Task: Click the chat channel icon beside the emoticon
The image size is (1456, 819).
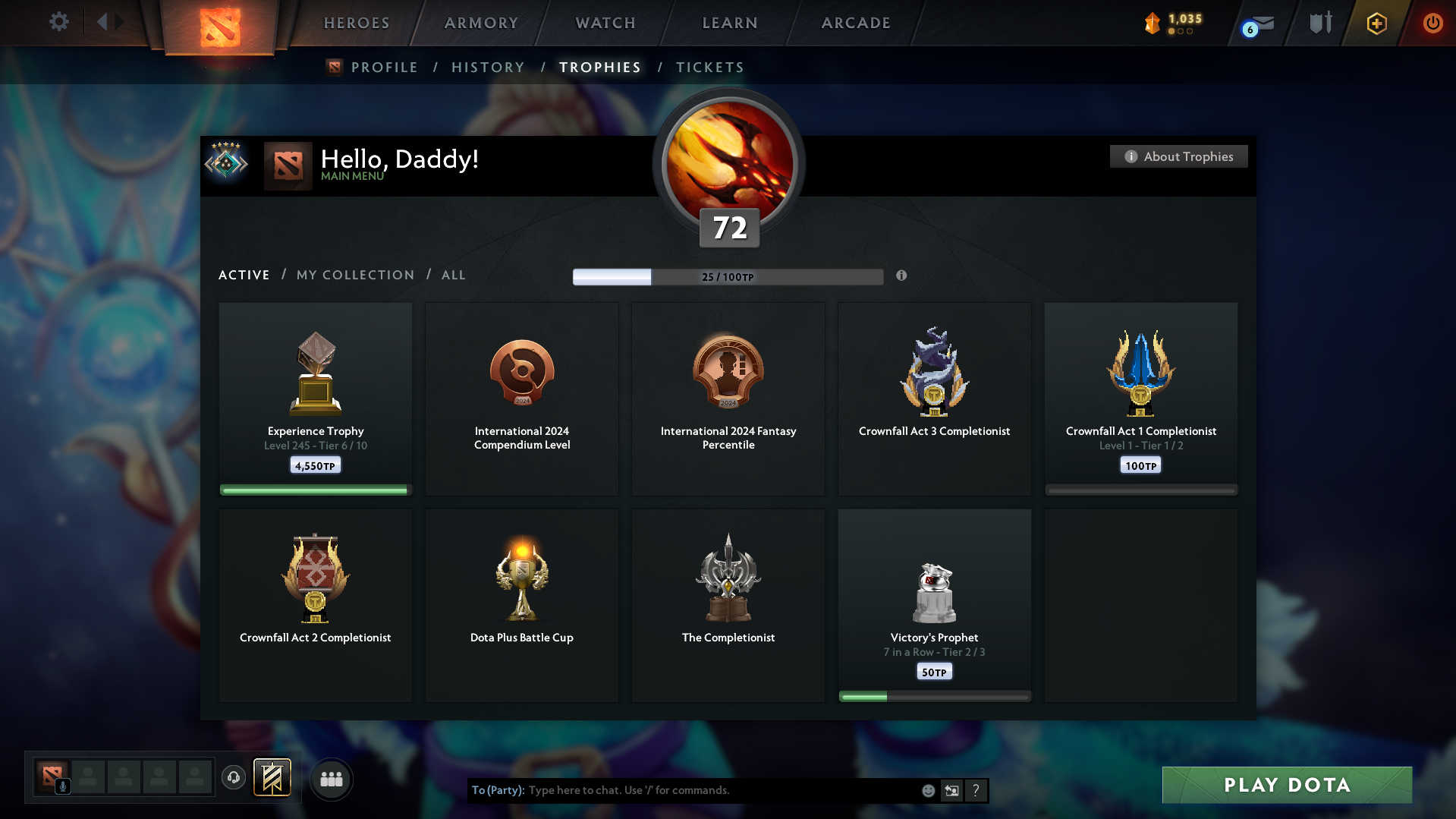Action: [952, 790]
